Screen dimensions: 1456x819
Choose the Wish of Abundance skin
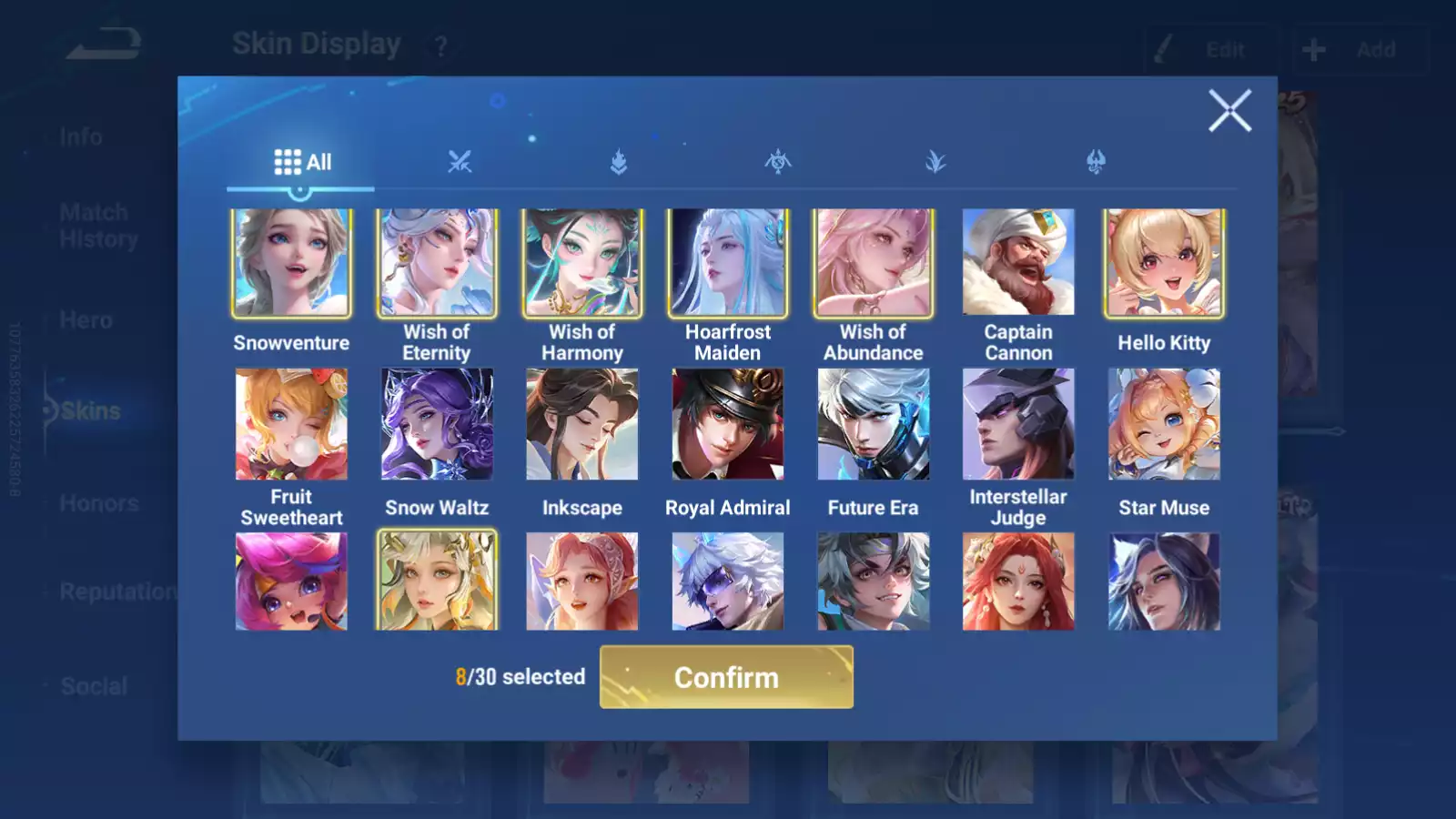[x=873, y=263]
